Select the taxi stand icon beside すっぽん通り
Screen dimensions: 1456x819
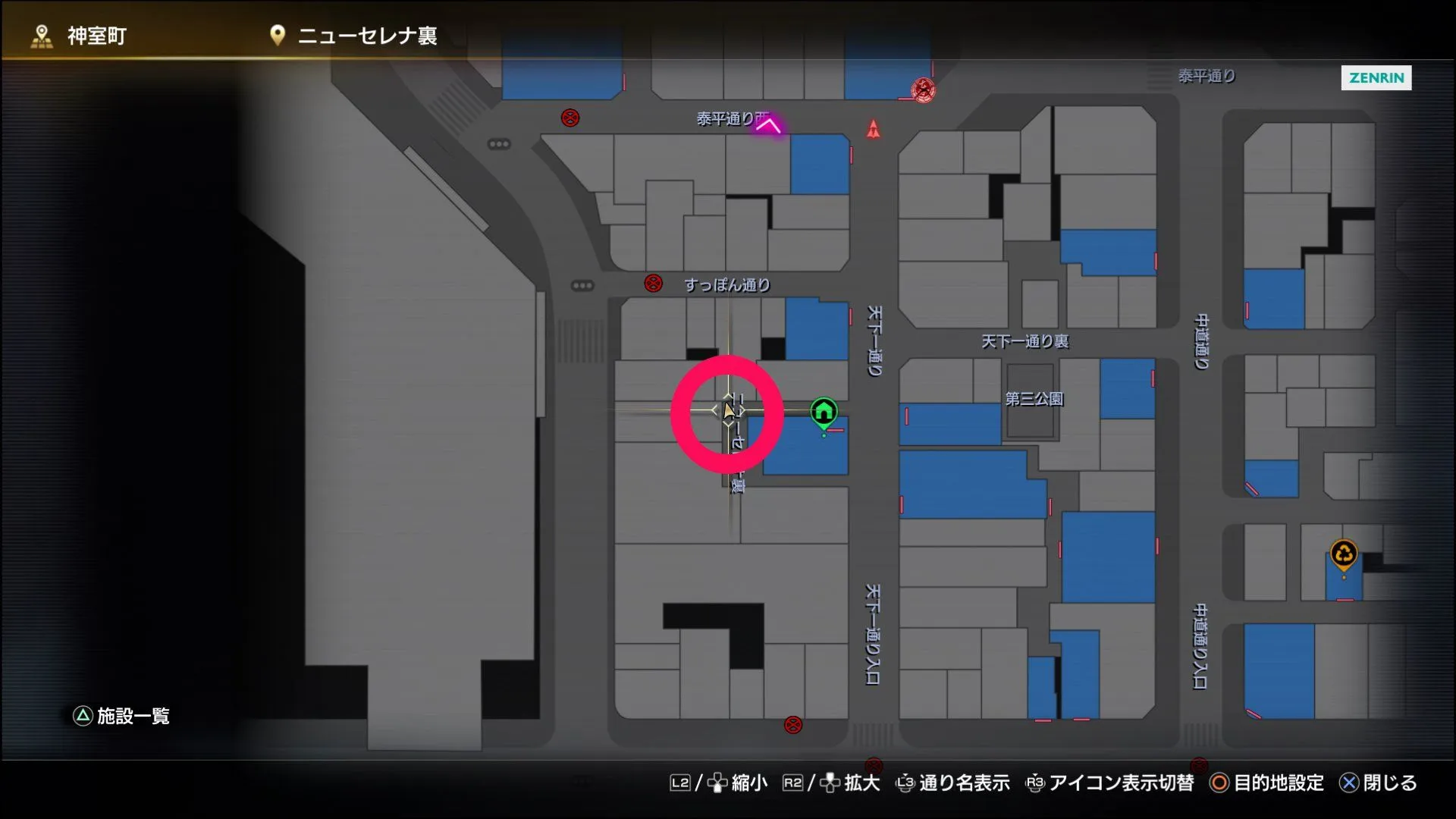point(651,284)
